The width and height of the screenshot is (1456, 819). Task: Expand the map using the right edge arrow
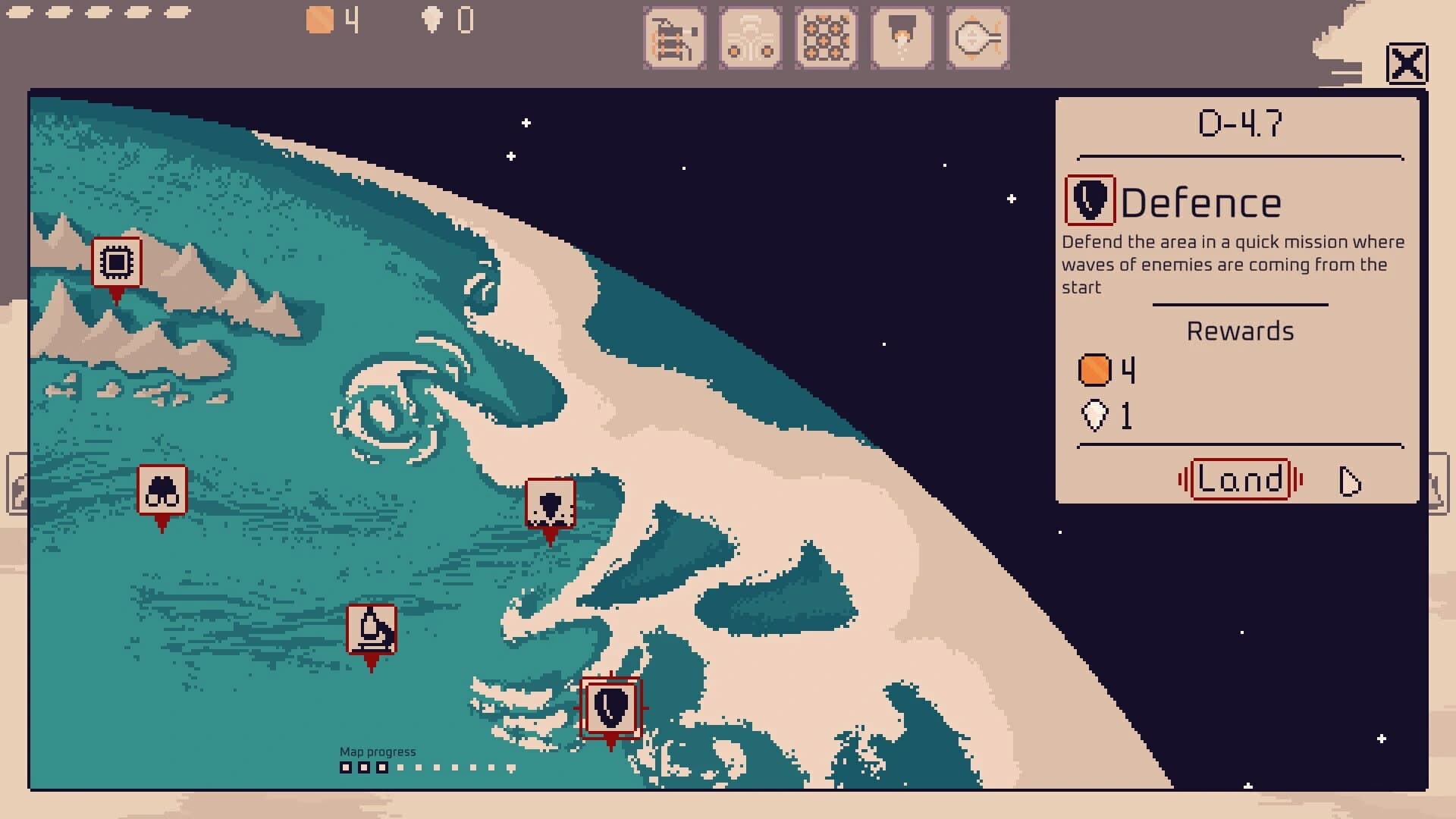click(1440, 484)
